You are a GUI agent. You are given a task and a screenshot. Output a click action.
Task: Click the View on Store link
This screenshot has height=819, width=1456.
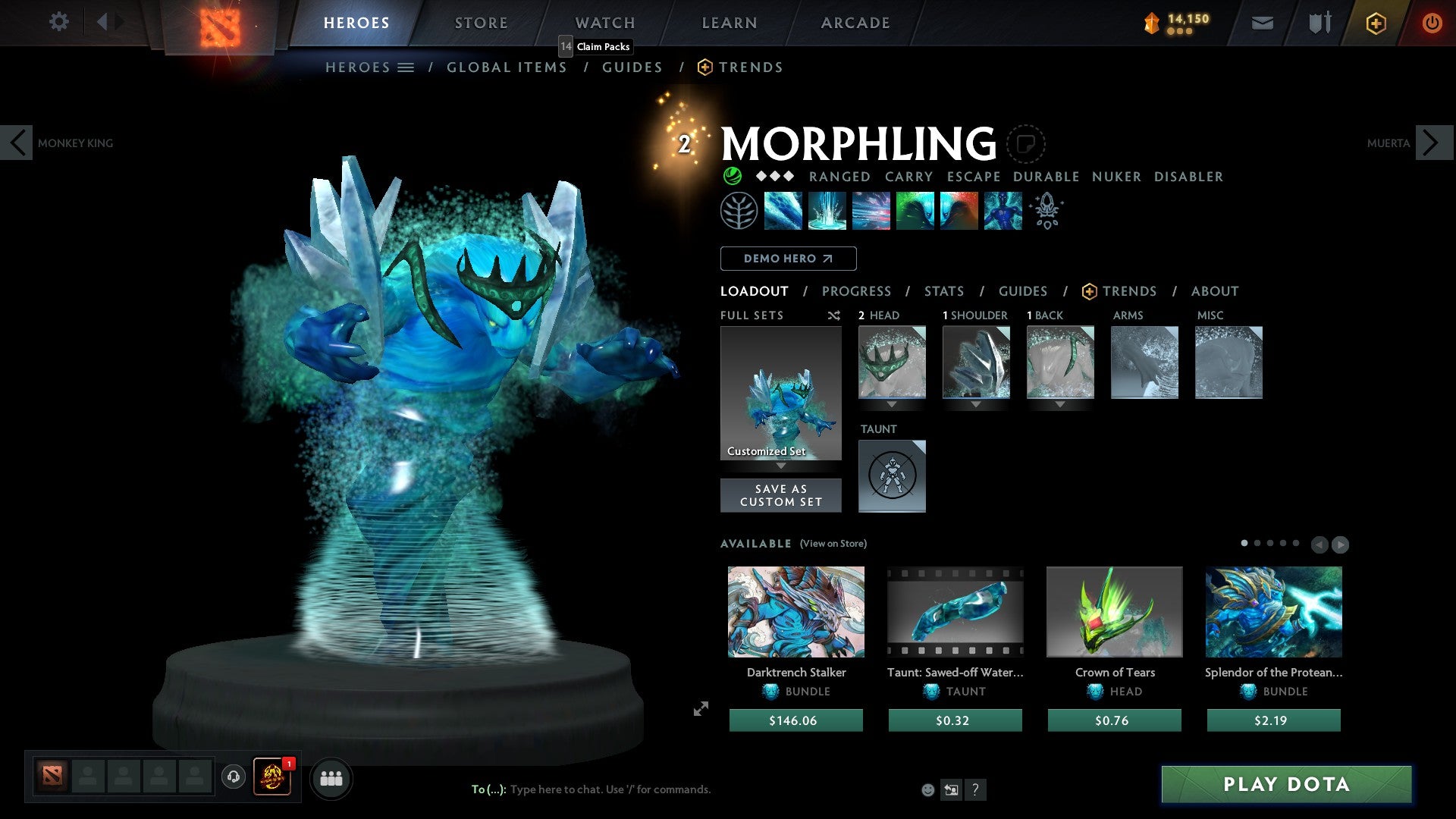coord(831,544)
